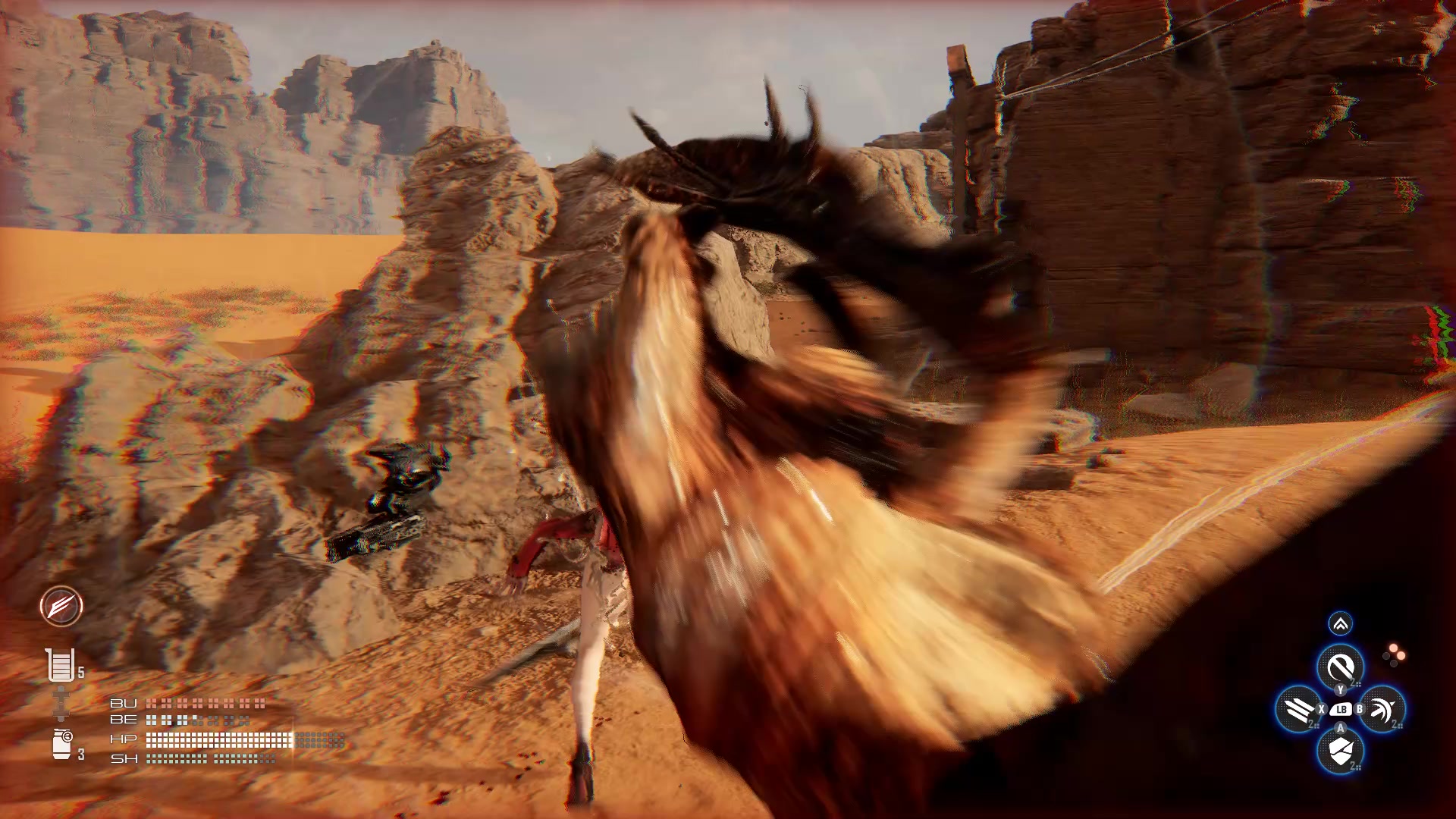Select the Y-button dash ability icon
The width and height of the screenshot is (1456, 819).
click(x=1341, y=664)
